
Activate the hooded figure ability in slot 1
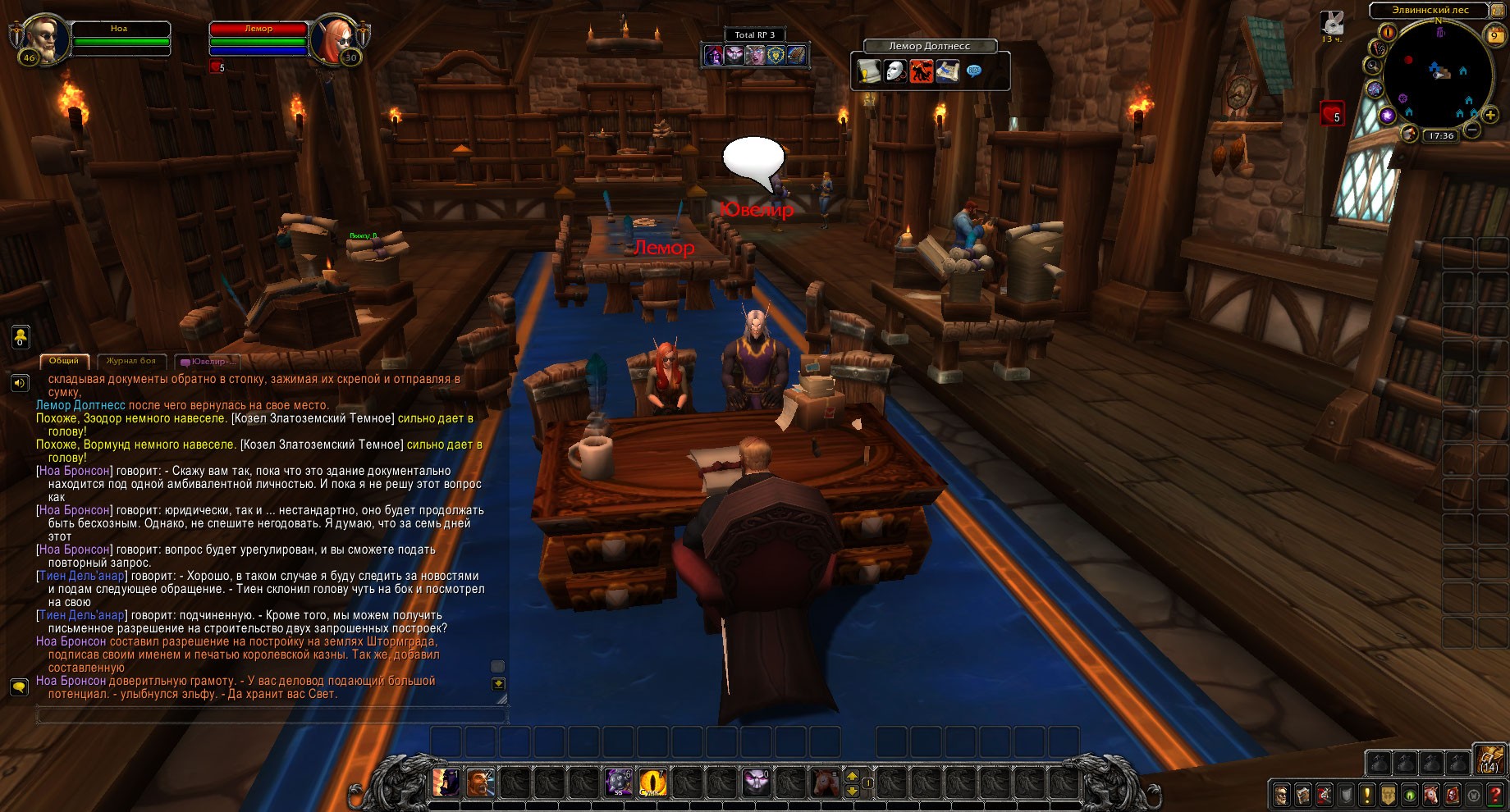446,782
